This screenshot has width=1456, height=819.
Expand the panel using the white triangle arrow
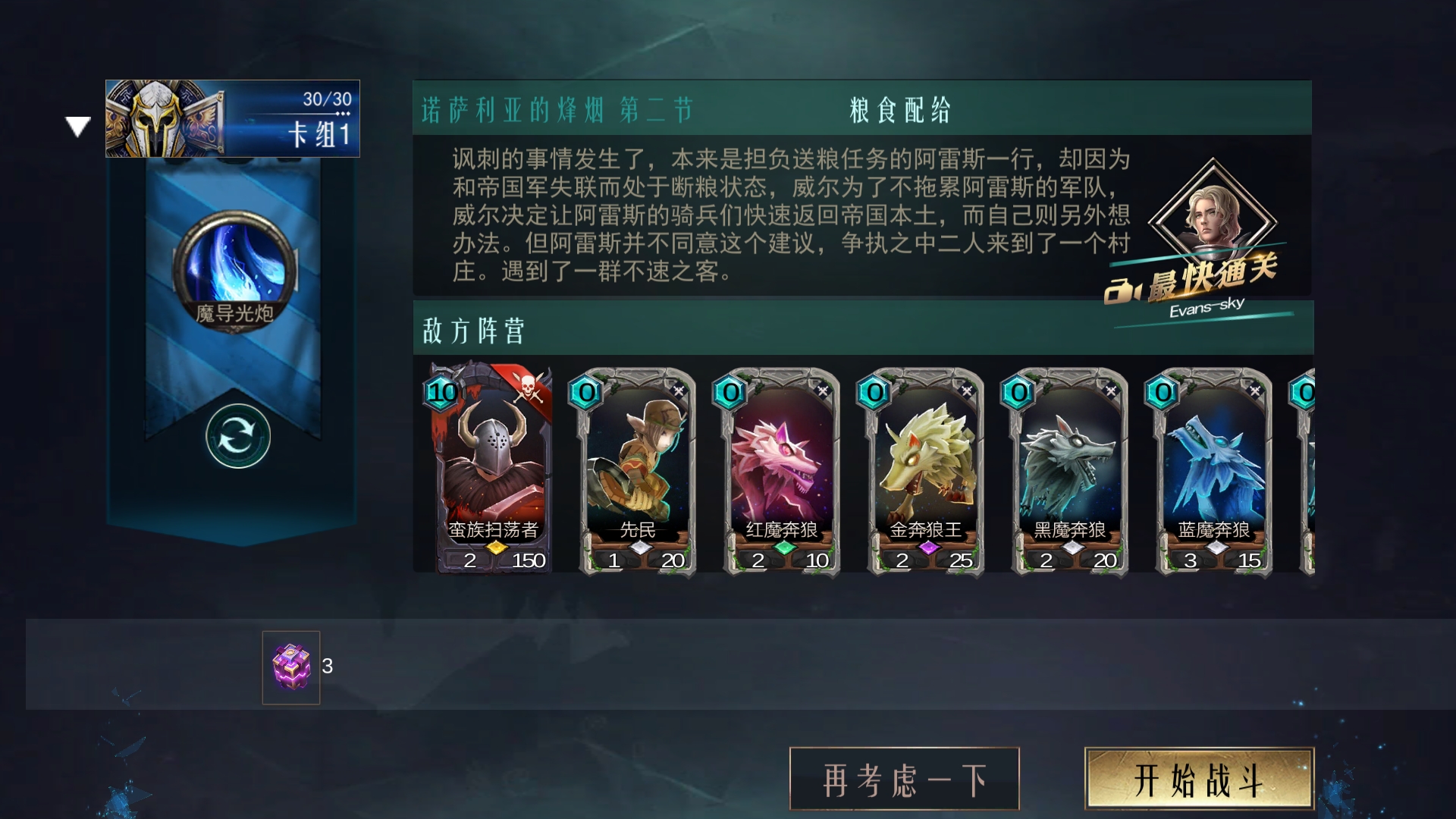(x=78, y=125)
